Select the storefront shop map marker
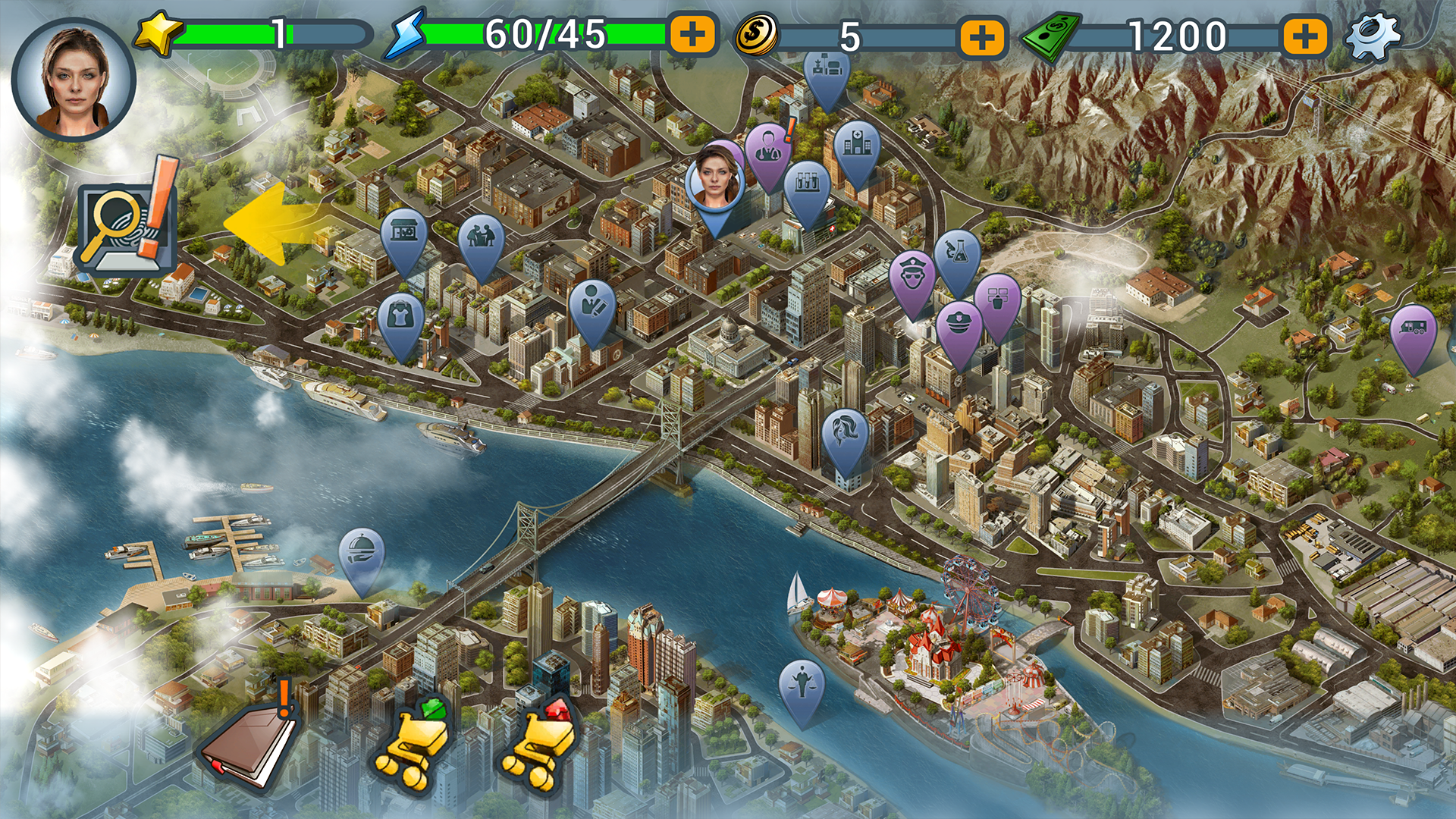 (x=403, y=234)
